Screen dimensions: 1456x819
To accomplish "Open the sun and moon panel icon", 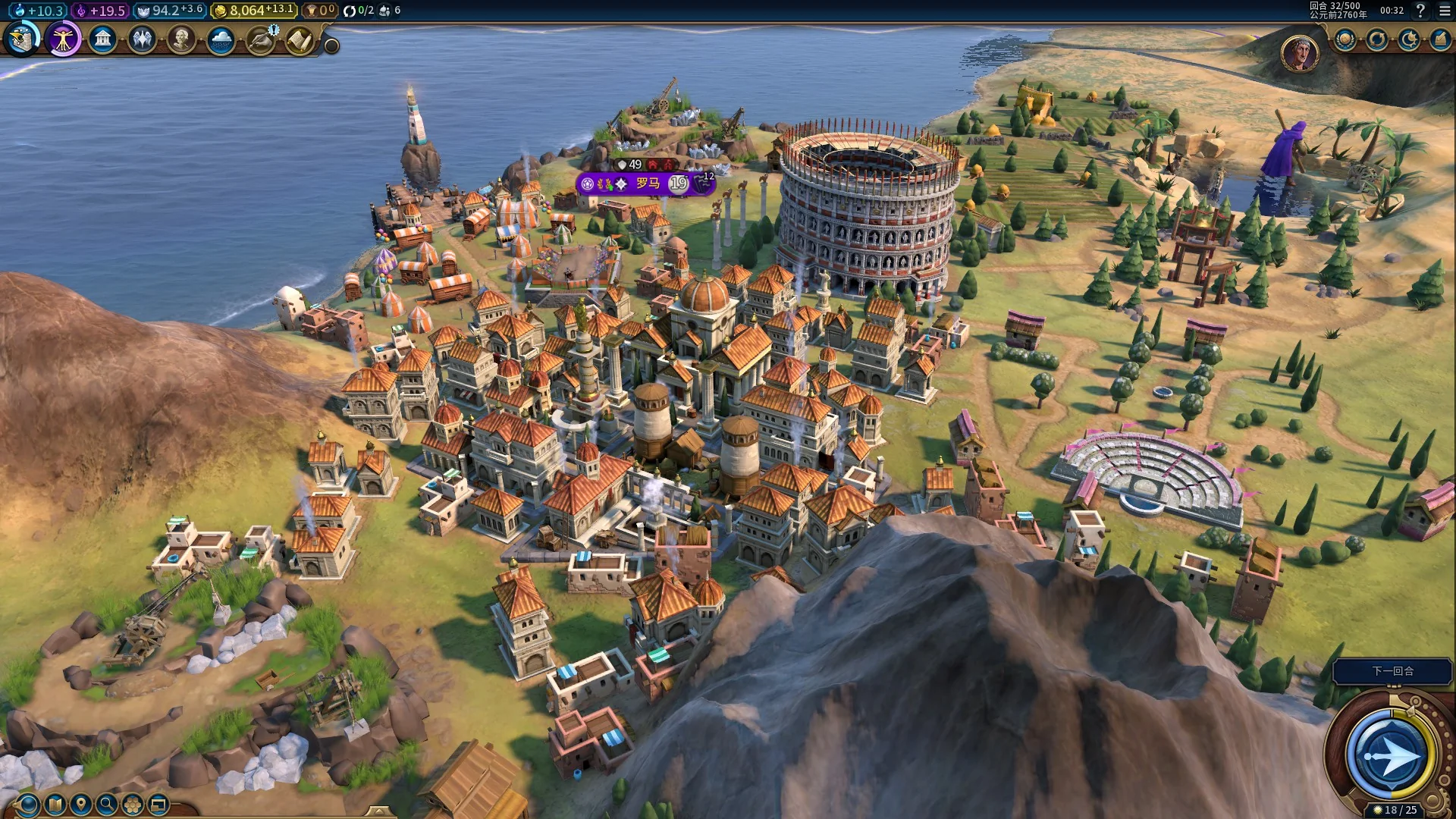I will 1409,39.
